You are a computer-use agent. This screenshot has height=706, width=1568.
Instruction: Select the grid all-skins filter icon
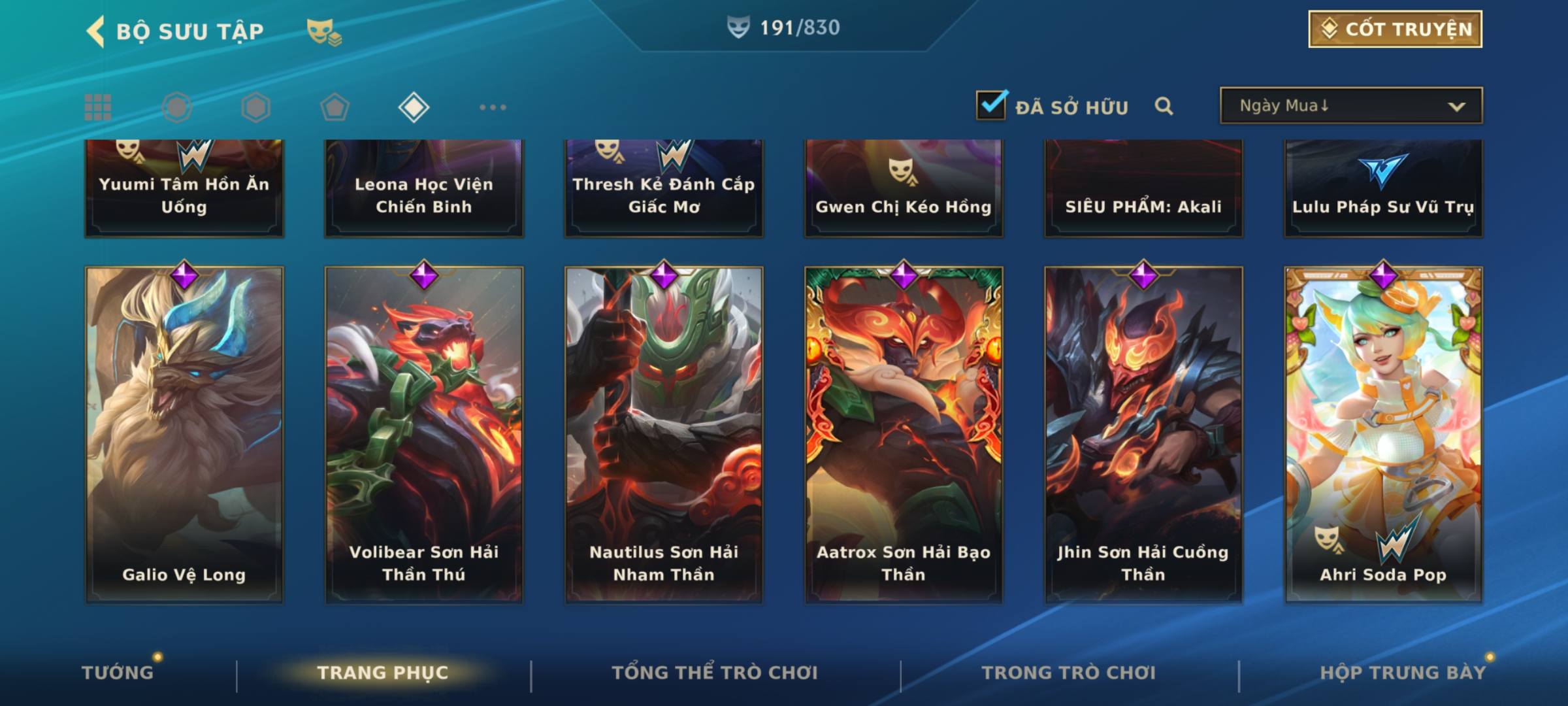point(98,107)
